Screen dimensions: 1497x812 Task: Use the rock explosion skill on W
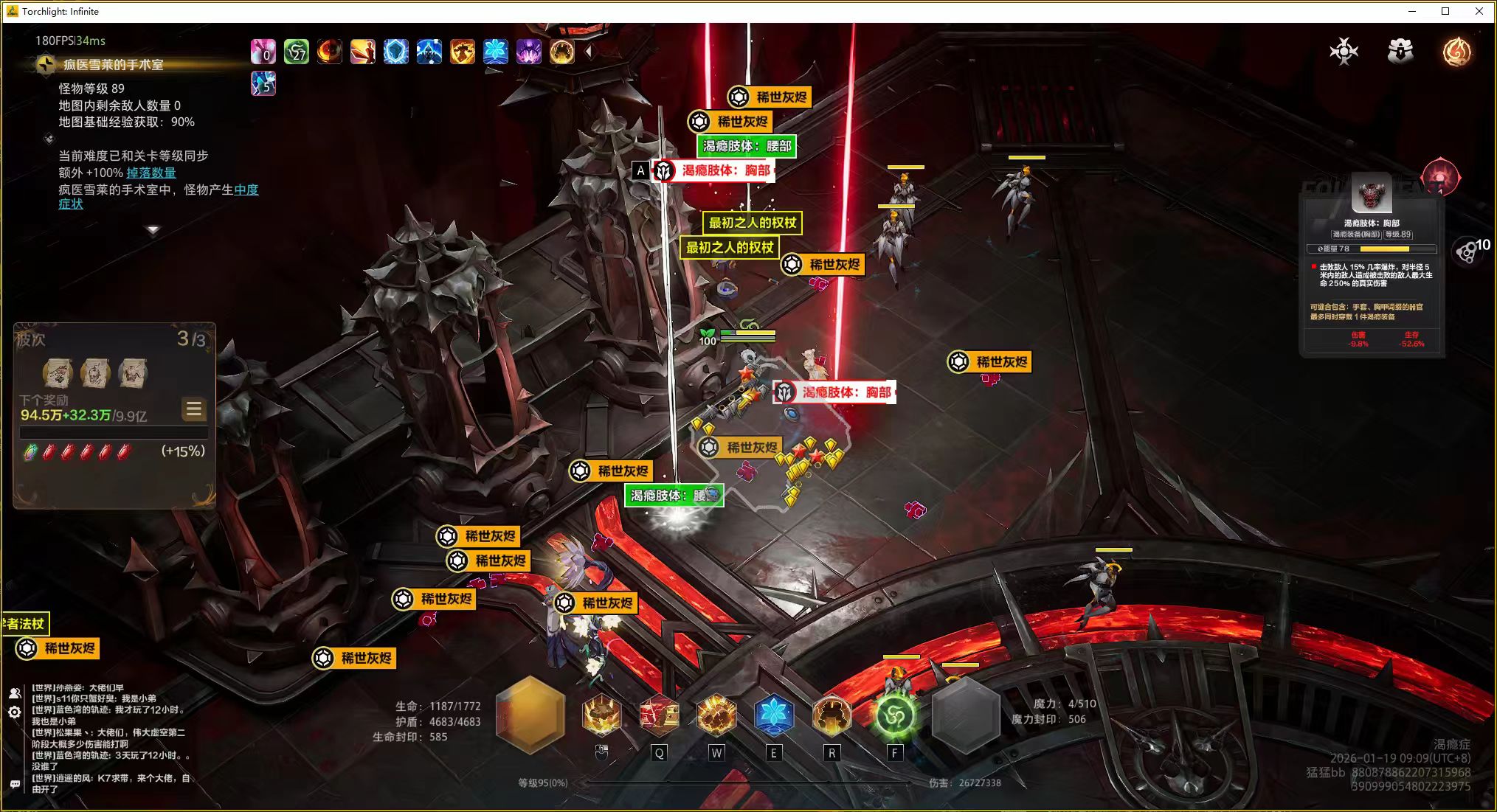click(x=716, y=715)
